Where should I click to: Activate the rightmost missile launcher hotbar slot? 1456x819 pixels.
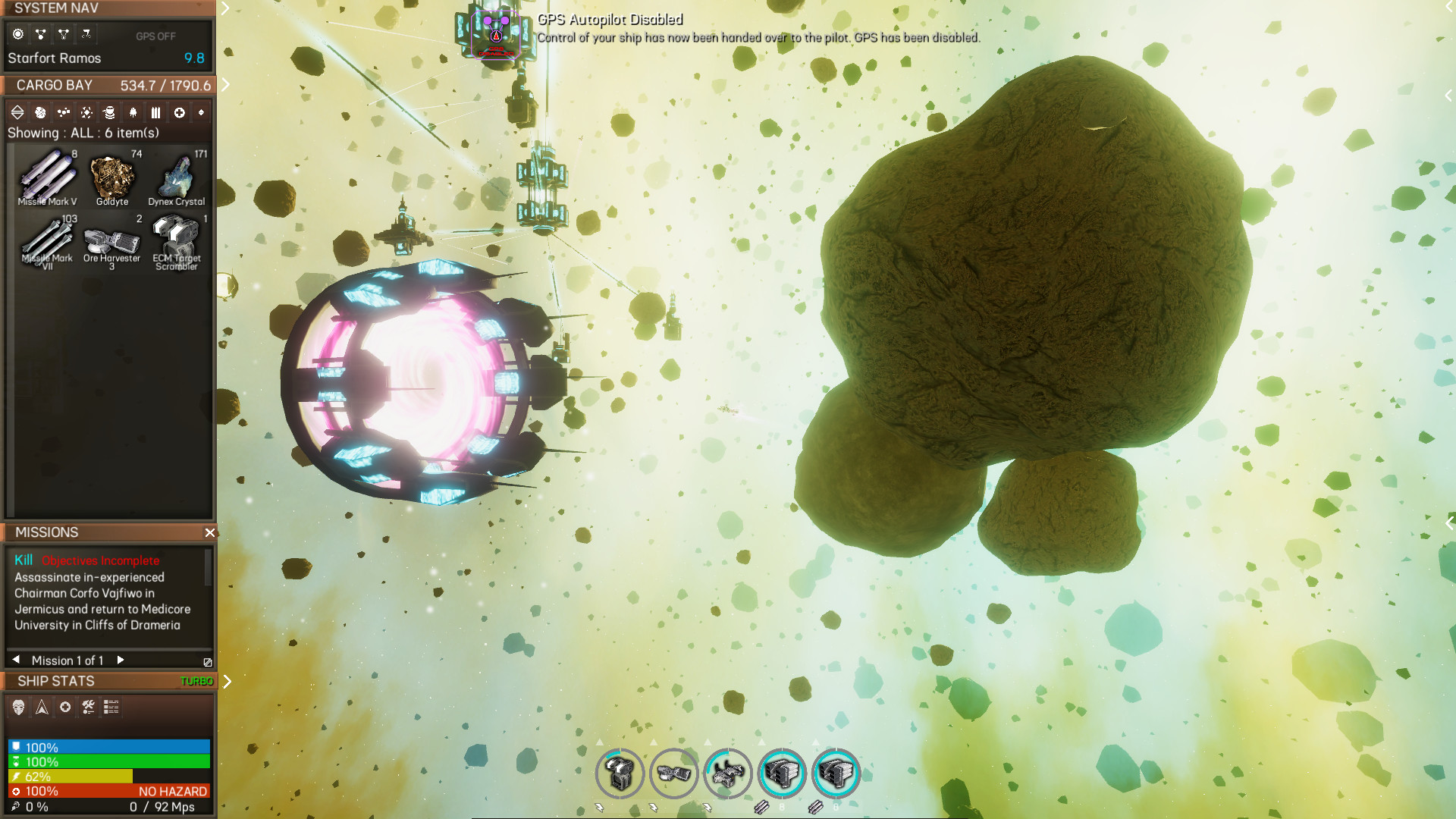tap(836, 773)
